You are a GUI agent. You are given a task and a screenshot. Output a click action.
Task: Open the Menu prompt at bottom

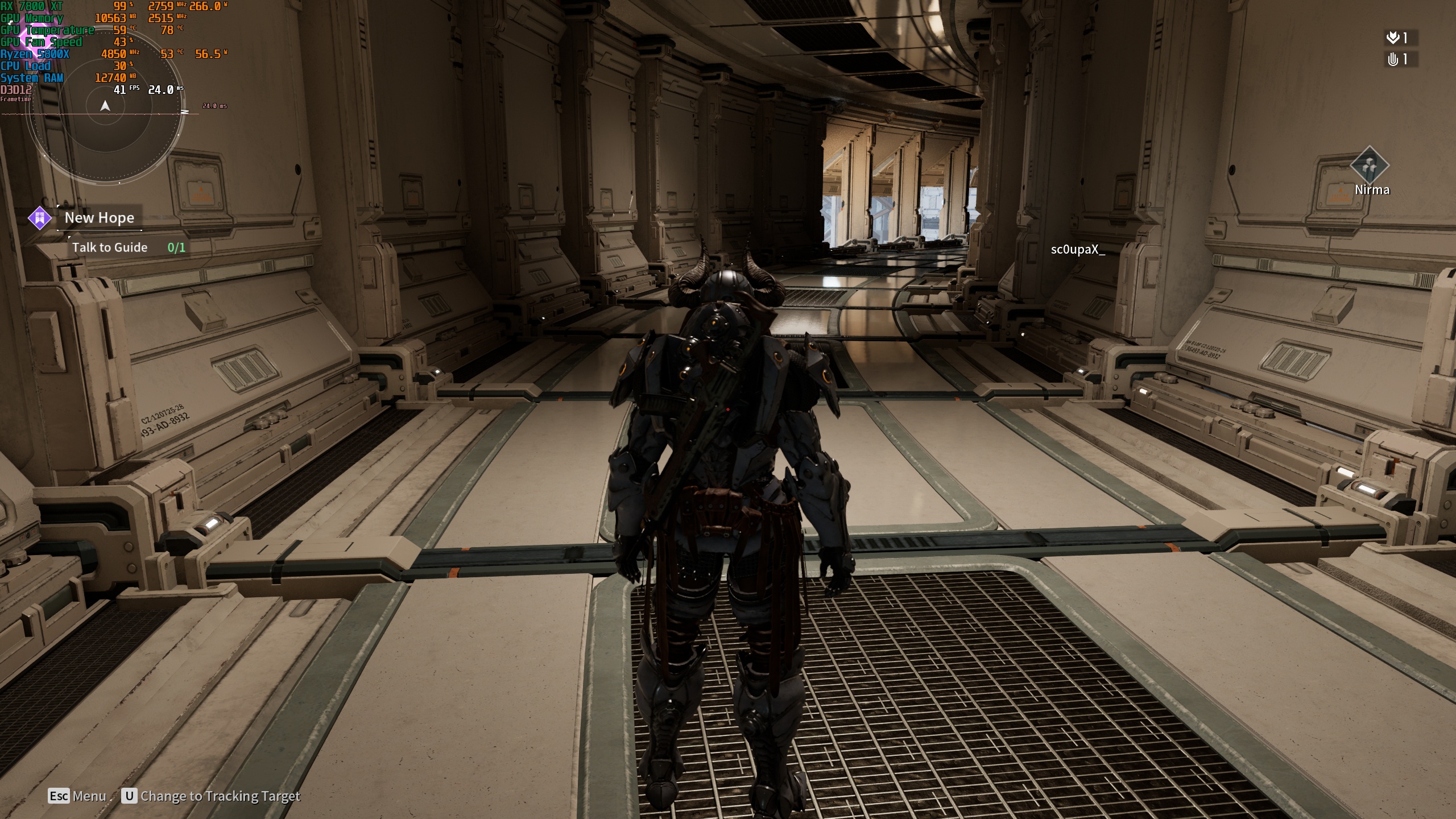77,796
